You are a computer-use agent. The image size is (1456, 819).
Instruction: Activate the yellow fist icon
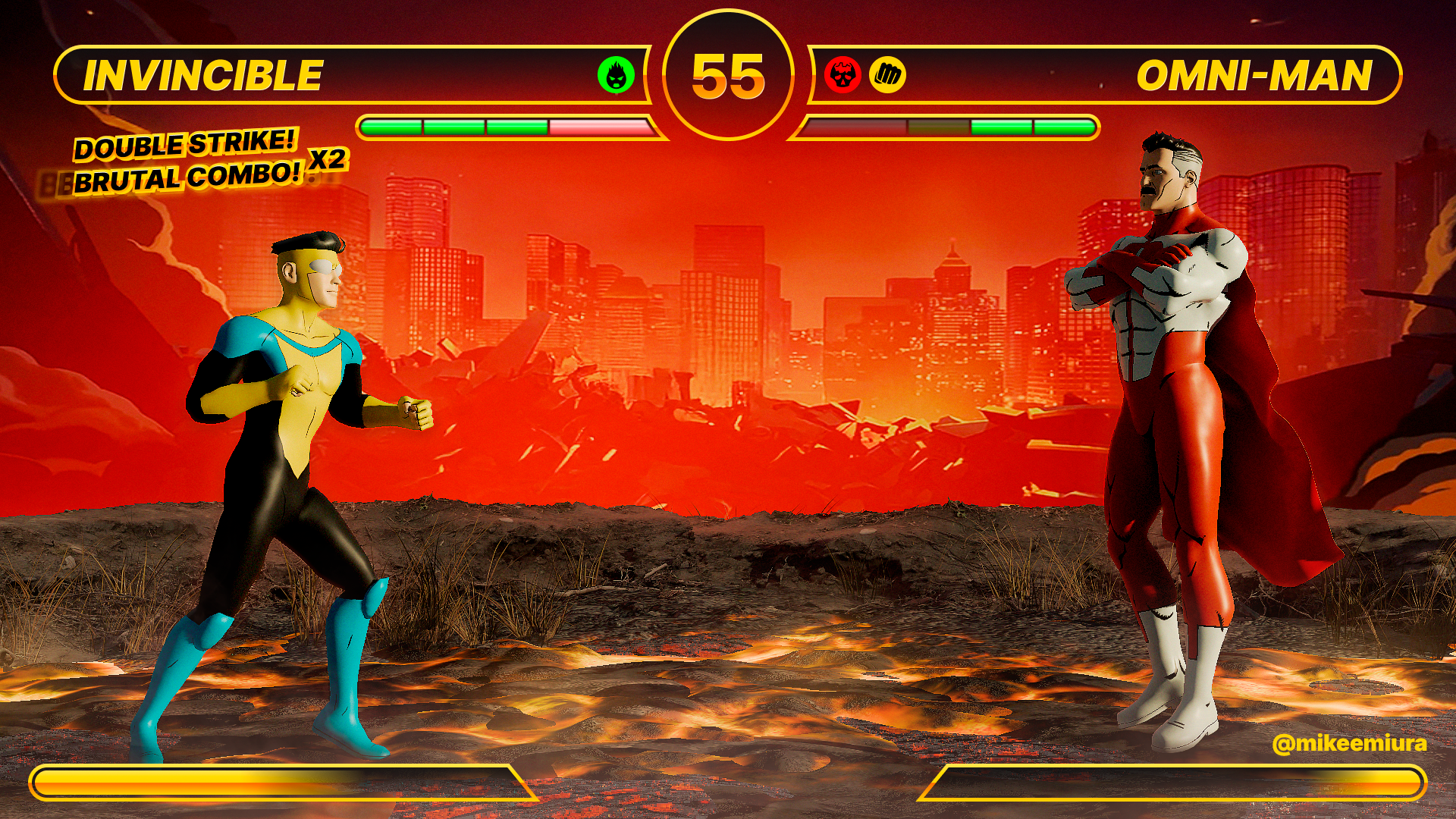pos(887,75)
